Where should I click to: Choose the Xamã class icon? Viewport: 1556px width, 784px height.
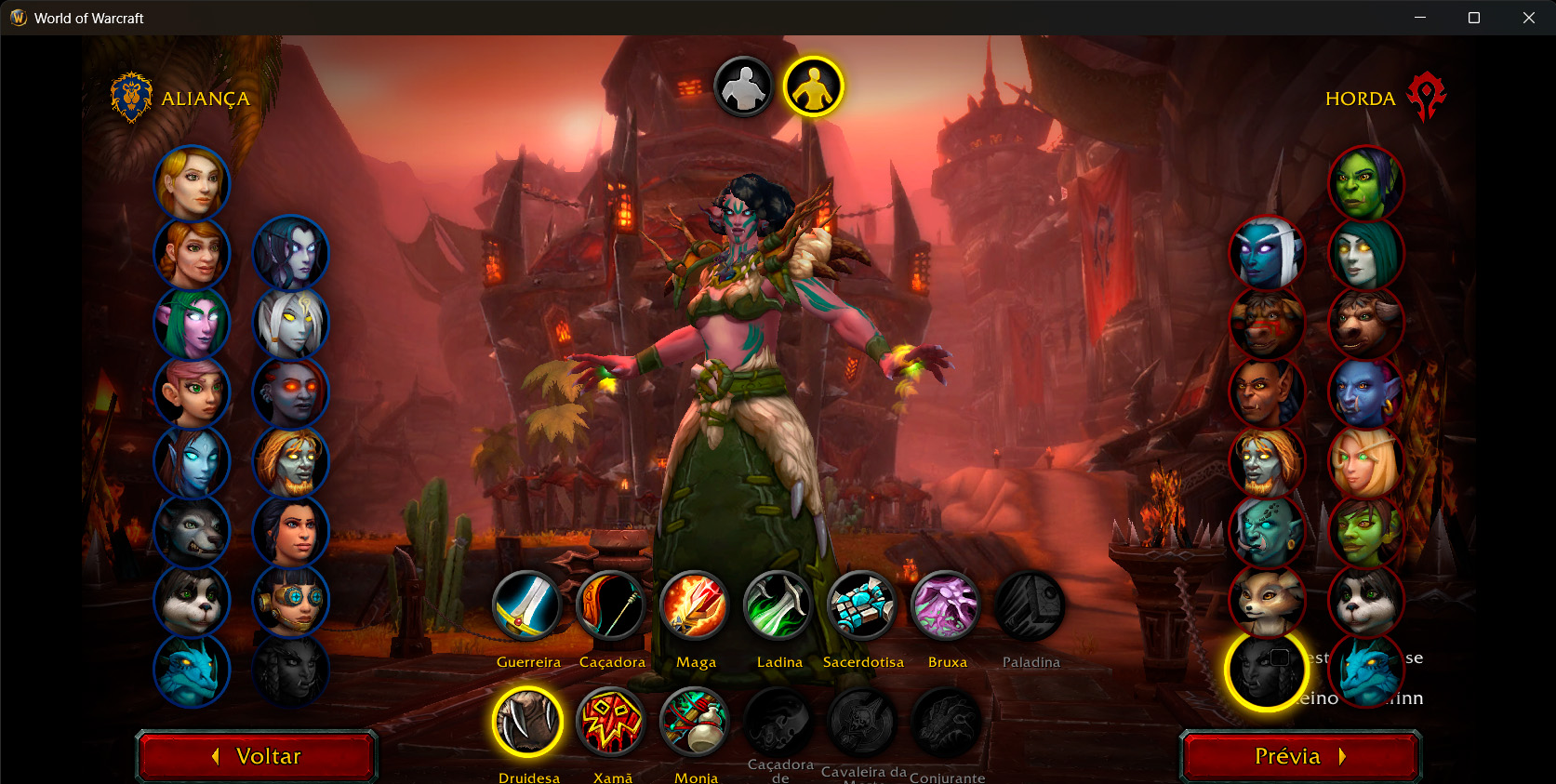coord(611,722)
